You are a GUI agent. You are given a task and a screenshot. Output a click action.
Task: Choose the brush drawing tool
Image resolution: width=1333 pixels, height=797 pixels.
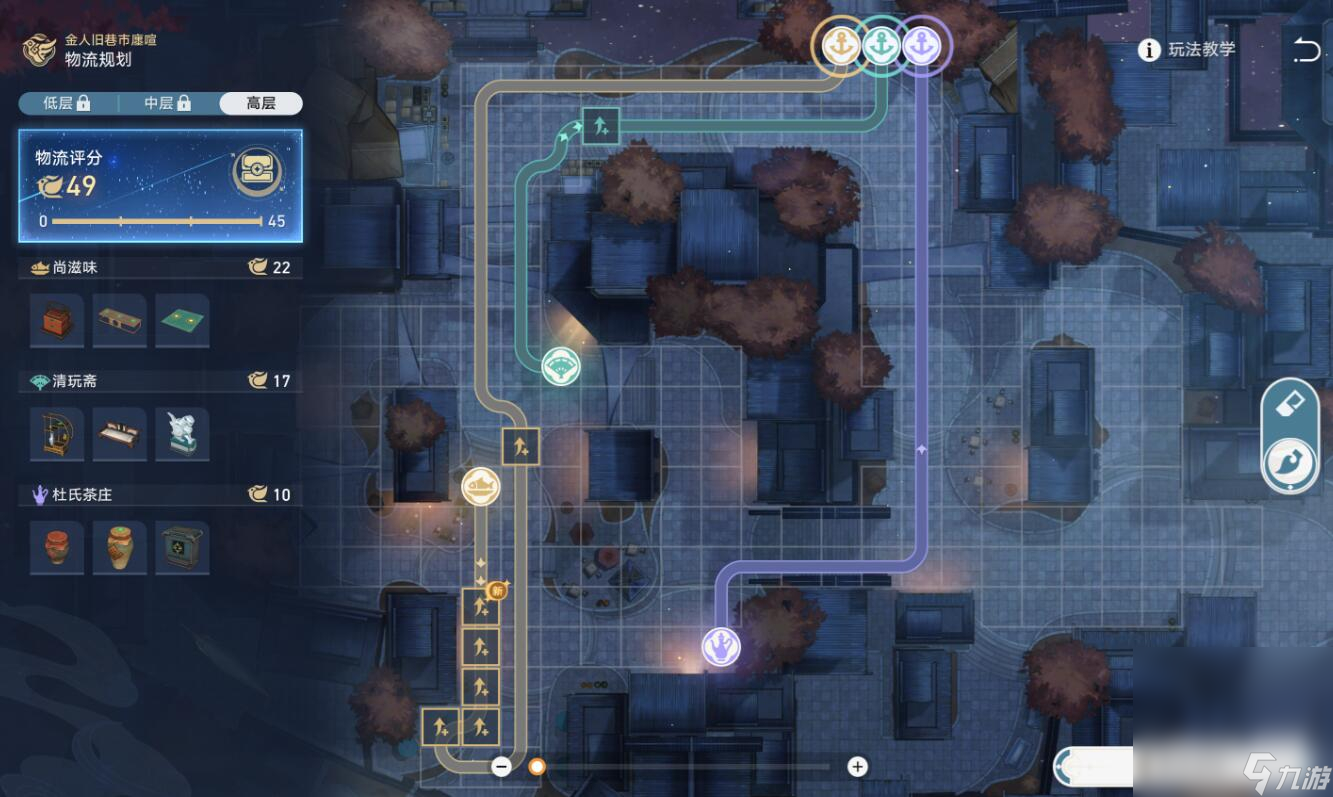click(x=1290, y=464)
